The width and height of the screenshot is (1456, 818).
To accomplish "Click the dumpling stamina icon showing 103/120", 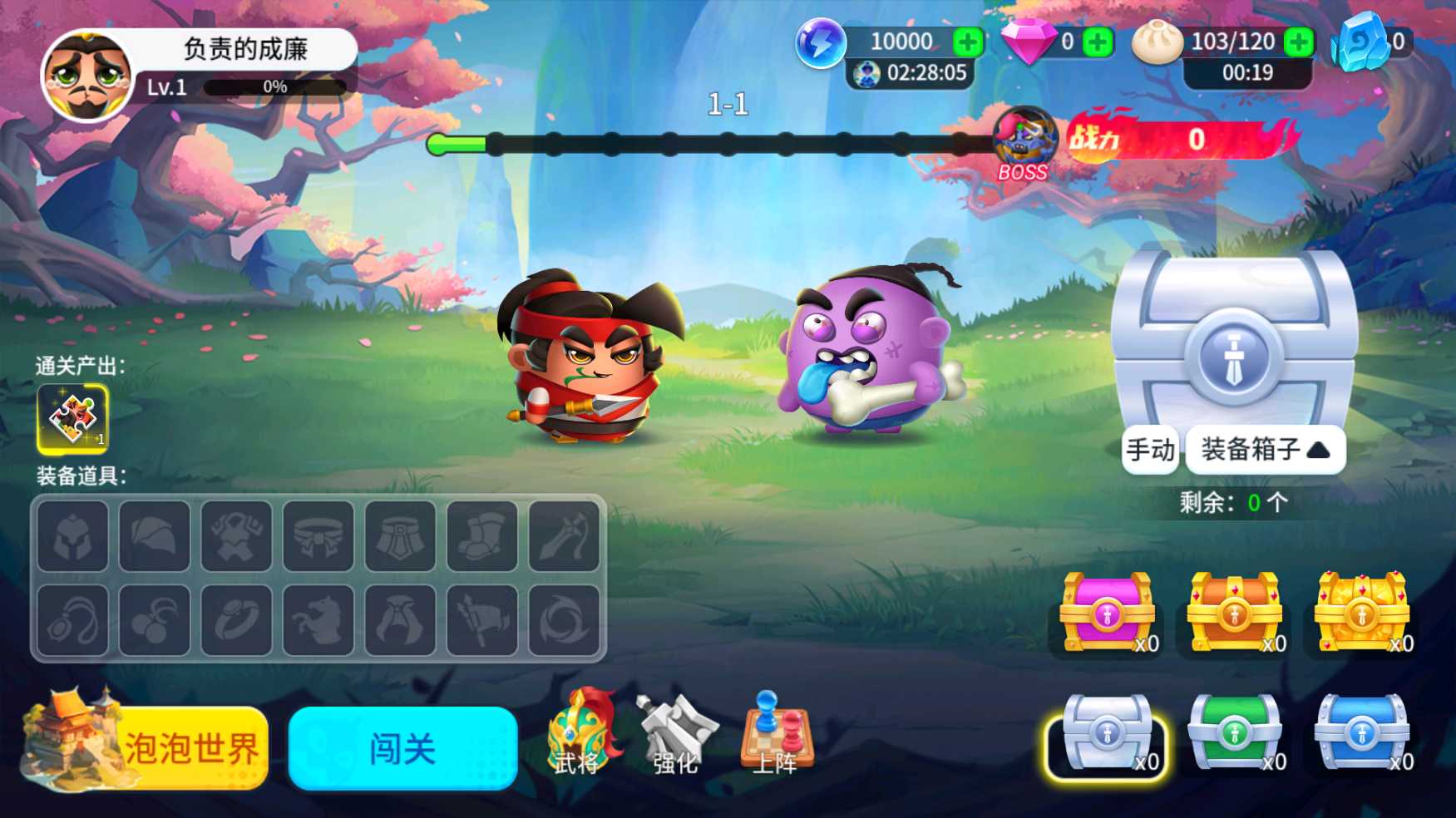I will [x=1156, y=40].
